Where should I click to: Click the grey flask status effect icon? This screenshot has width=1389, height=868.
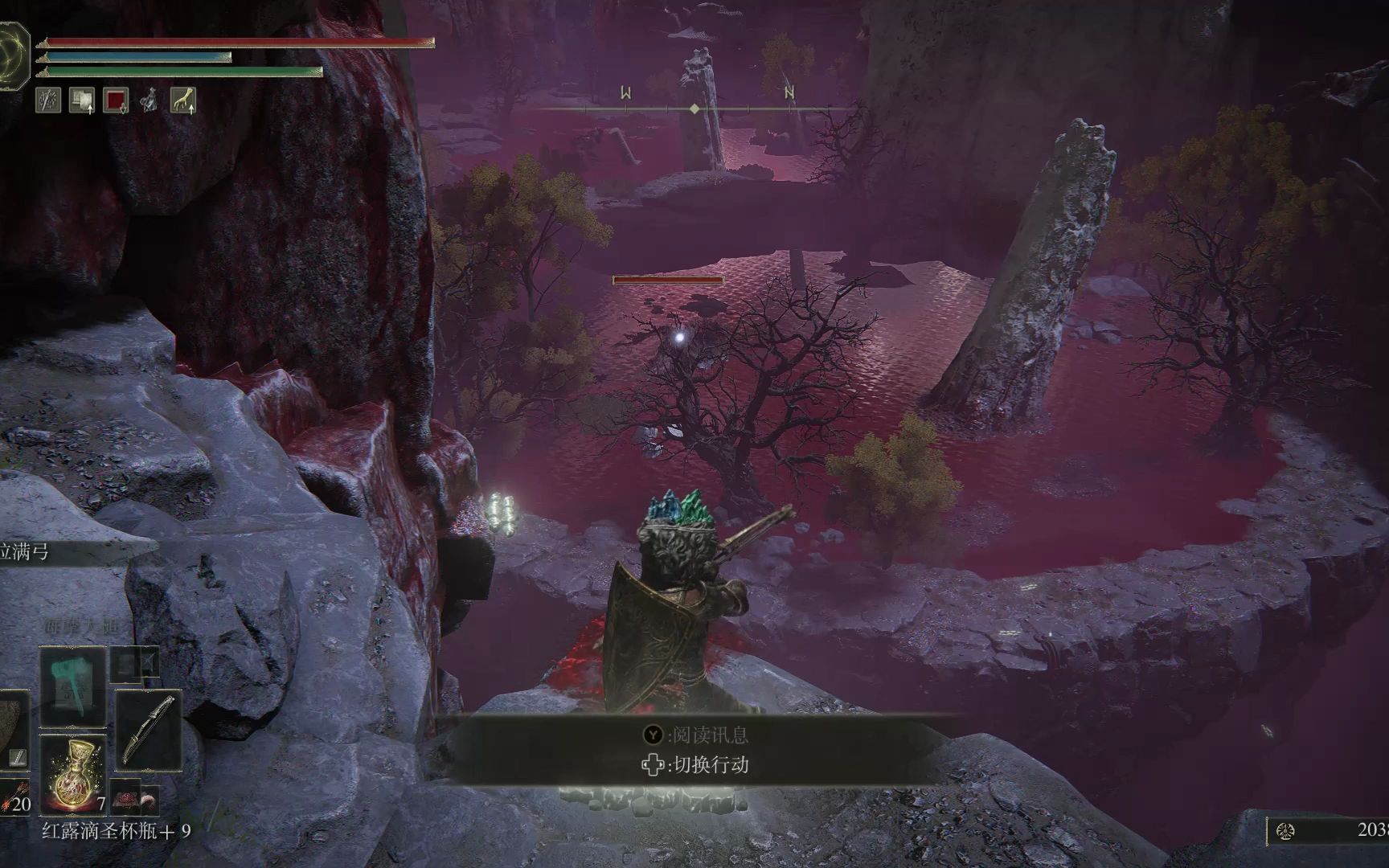[x=150, y=100]
